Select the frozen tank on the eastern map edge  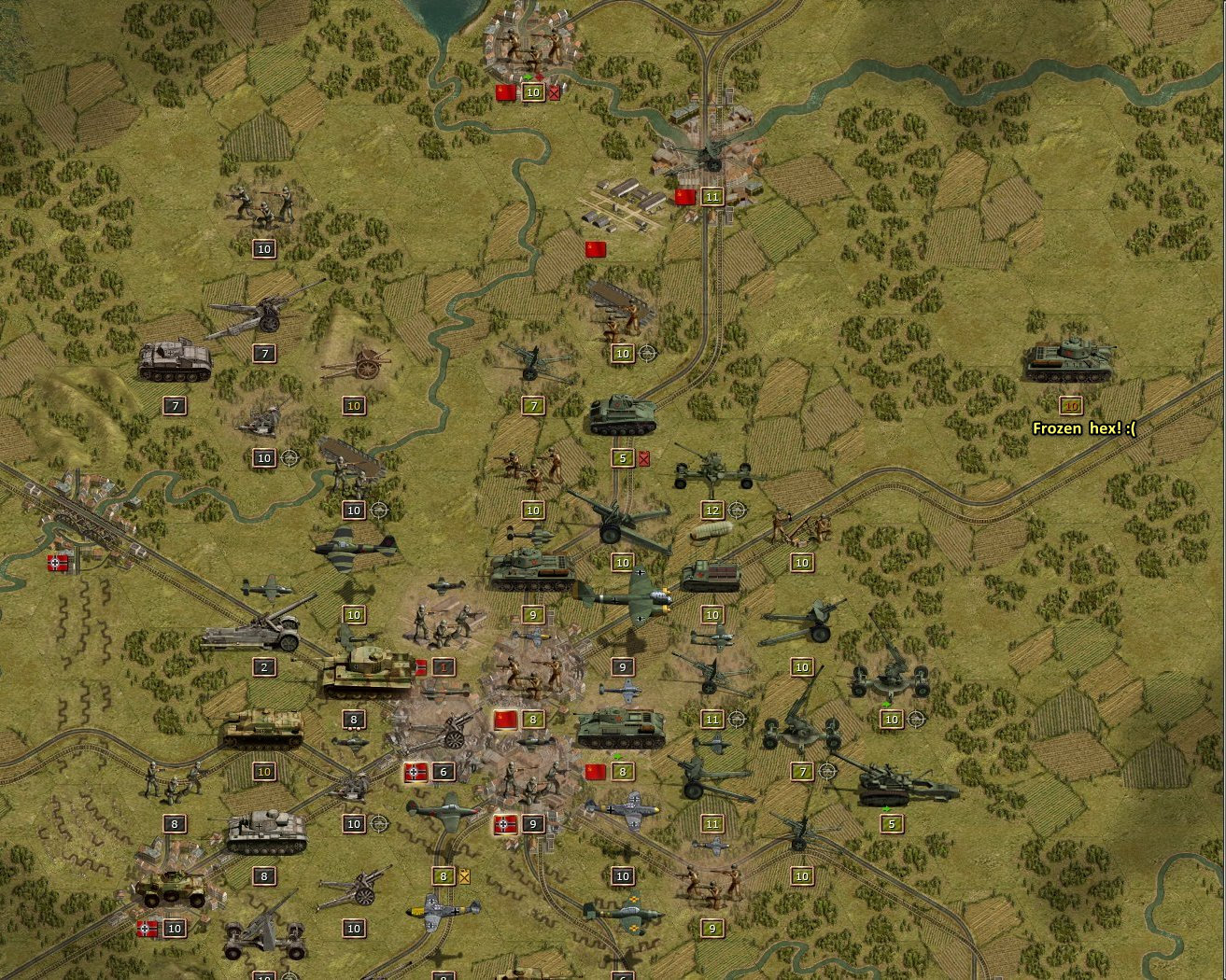[1069, 362]
